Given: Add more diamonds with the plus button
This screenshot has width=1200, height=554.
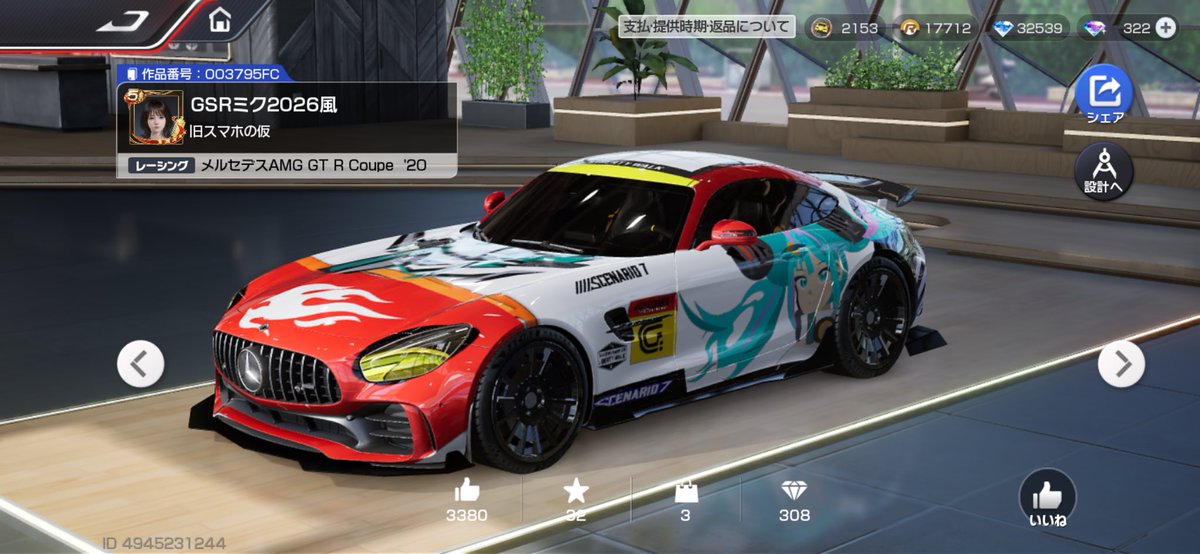Looking at the screenshot, I should (1166, 28).
